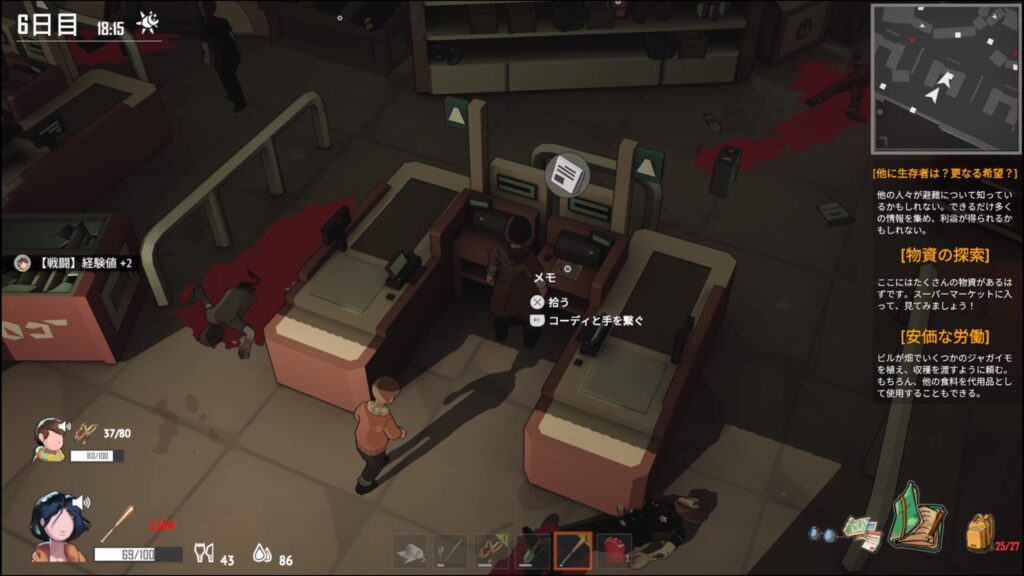Open the 物資の探索 quest entry

(944, 254)
